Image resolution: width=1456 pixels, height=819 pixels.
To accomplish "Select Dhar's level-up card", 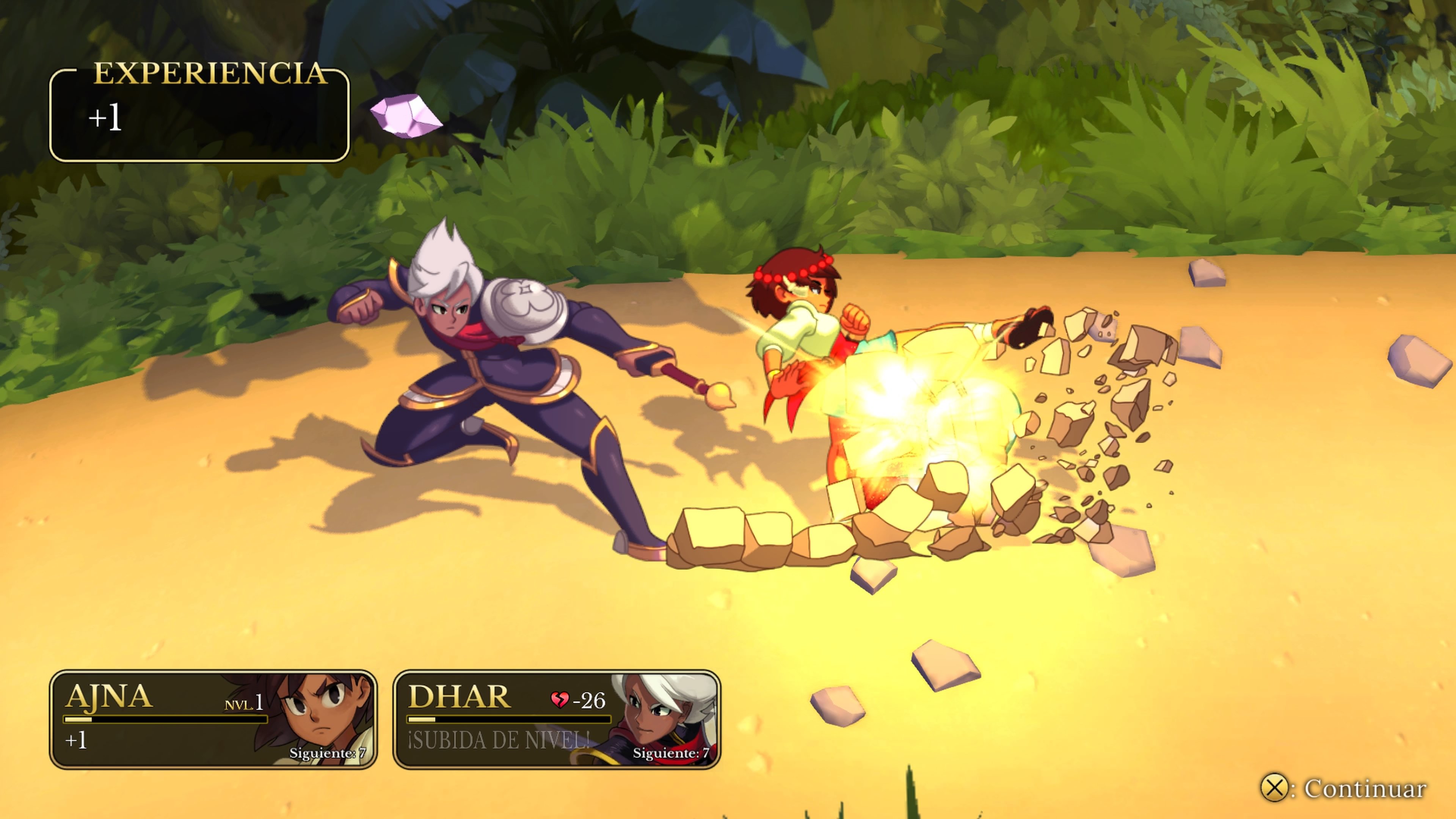I will 556,719.
